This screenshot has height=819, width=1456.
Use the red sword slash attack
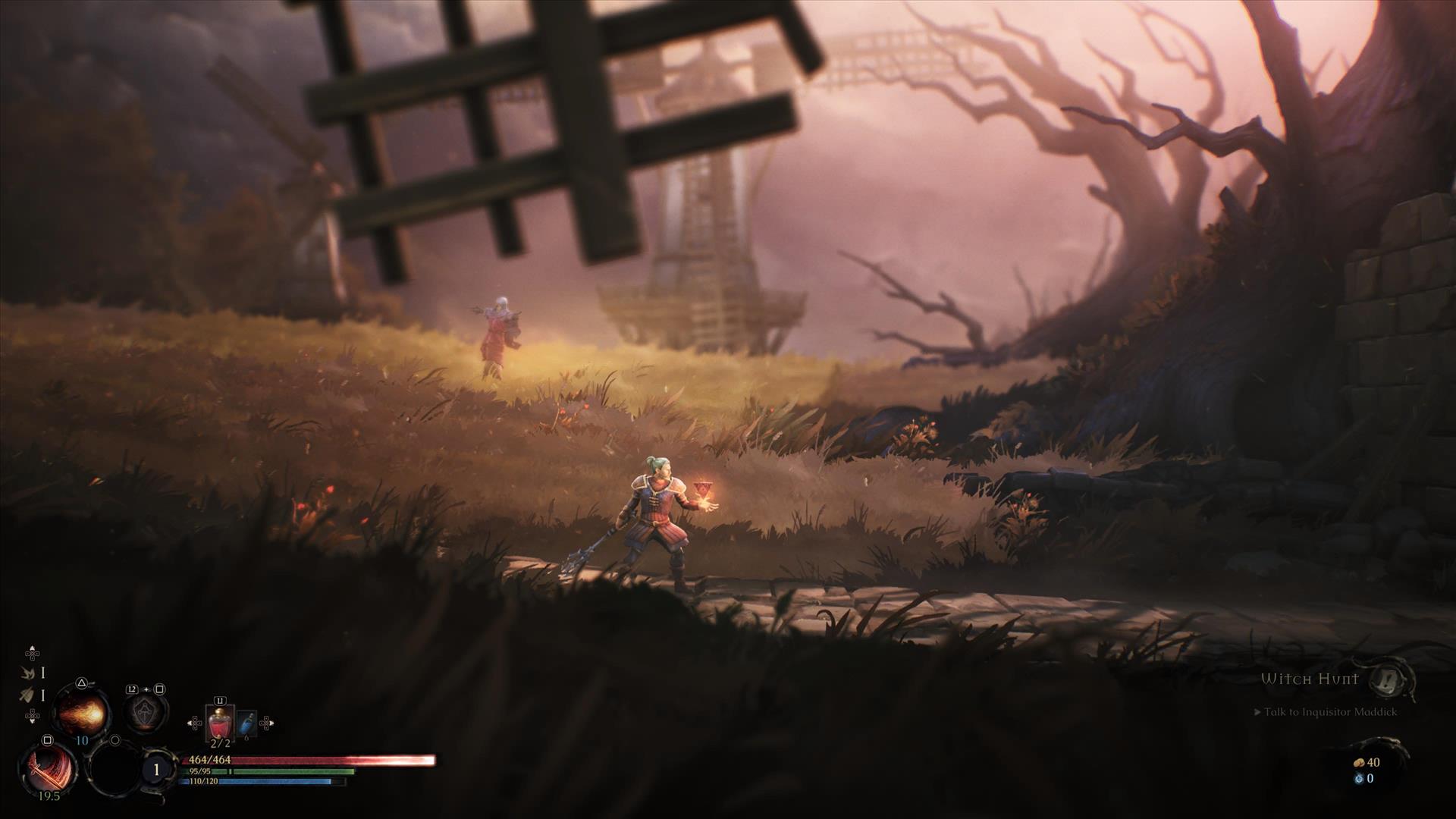click(49, 768)
